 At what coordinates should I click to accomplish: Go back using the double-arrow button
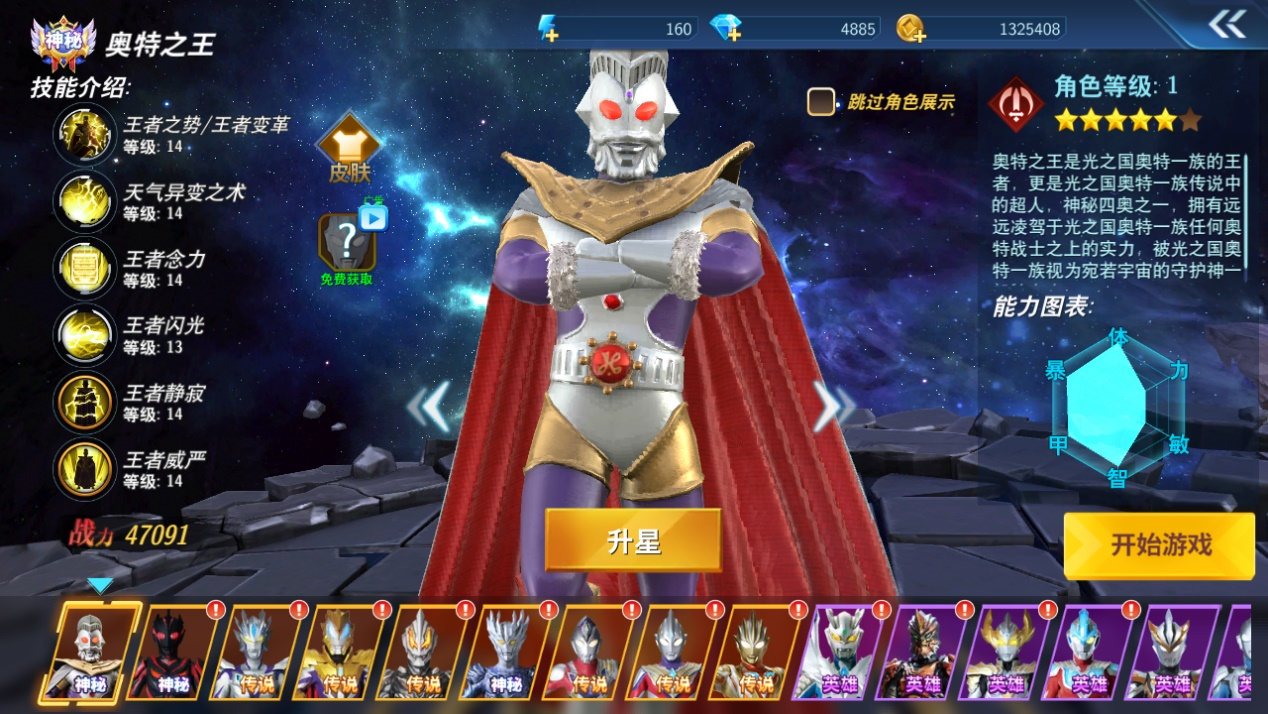pyautogui.click(x=1226, y=25)
